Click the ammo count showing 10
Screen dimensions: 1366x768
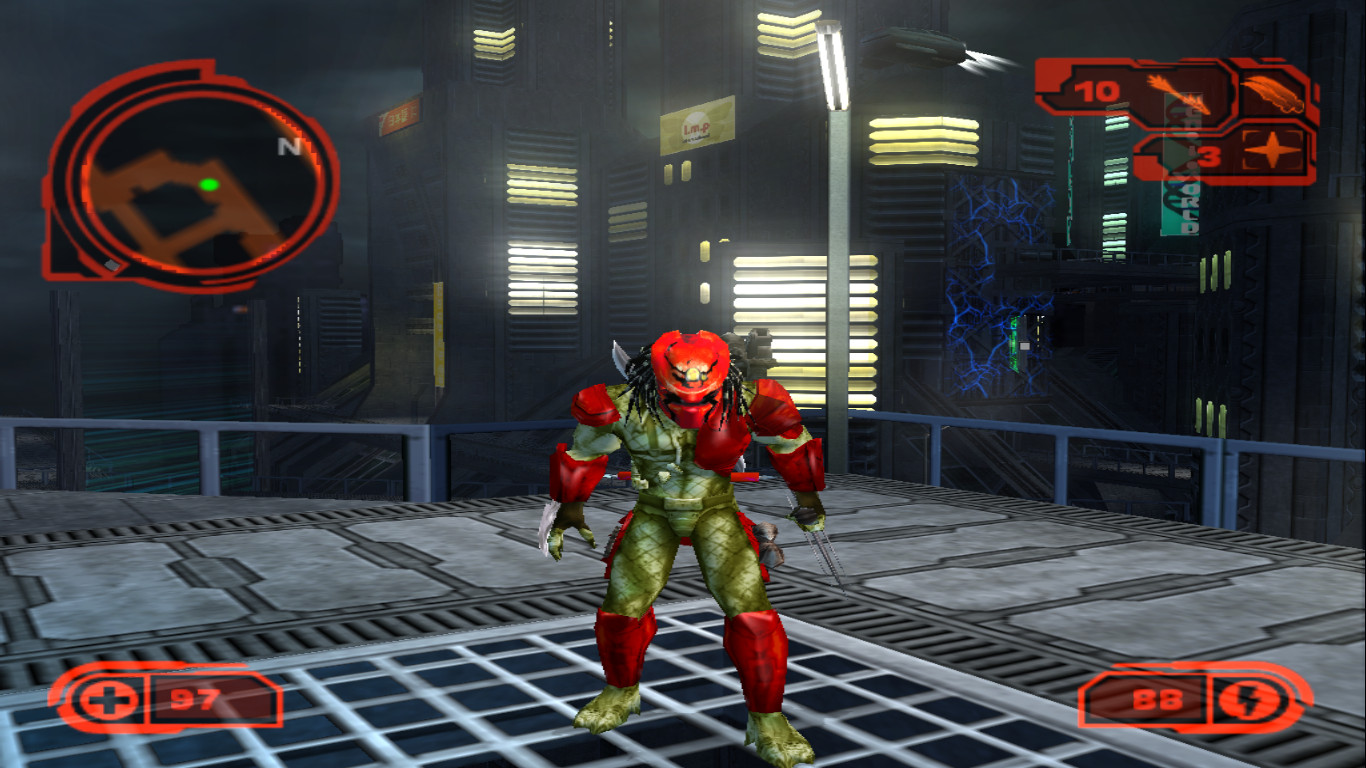(1096, 91)
